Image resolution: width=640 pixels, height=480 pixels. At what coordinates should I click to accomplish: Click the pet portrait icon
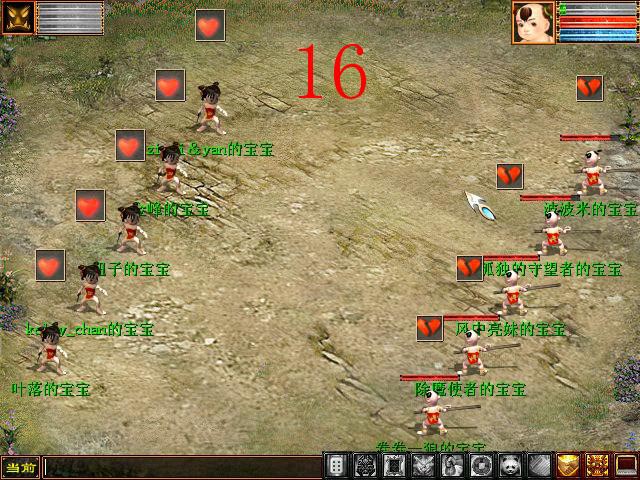[x=18, y=17]
